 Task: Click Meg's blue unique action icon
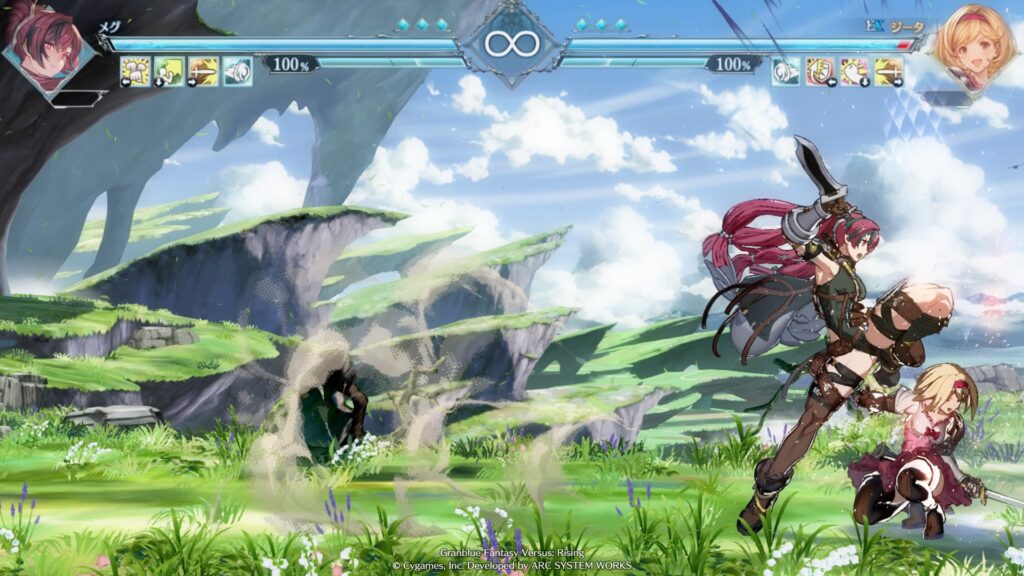coord(237,71)
